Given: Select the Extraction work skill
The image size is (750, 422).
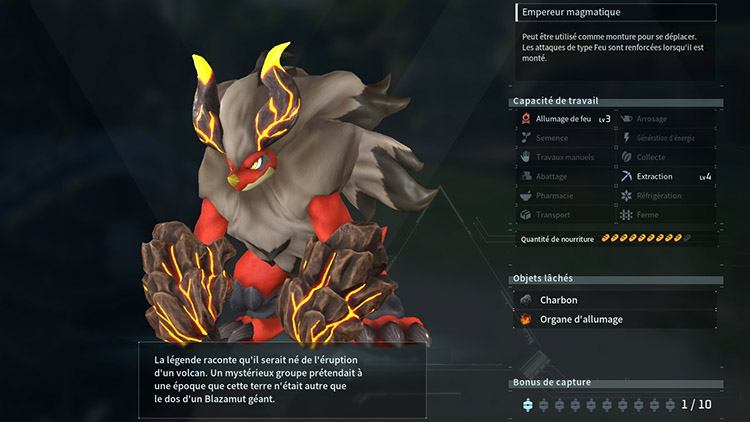Looking at the screenshot, I should [666, 176].
